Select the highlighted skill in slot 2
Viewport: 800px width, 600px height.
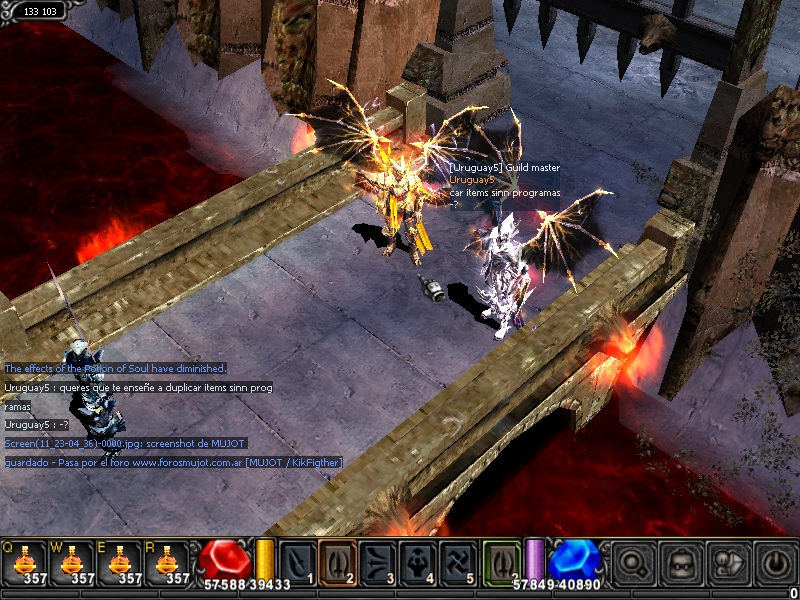(338, 561)
